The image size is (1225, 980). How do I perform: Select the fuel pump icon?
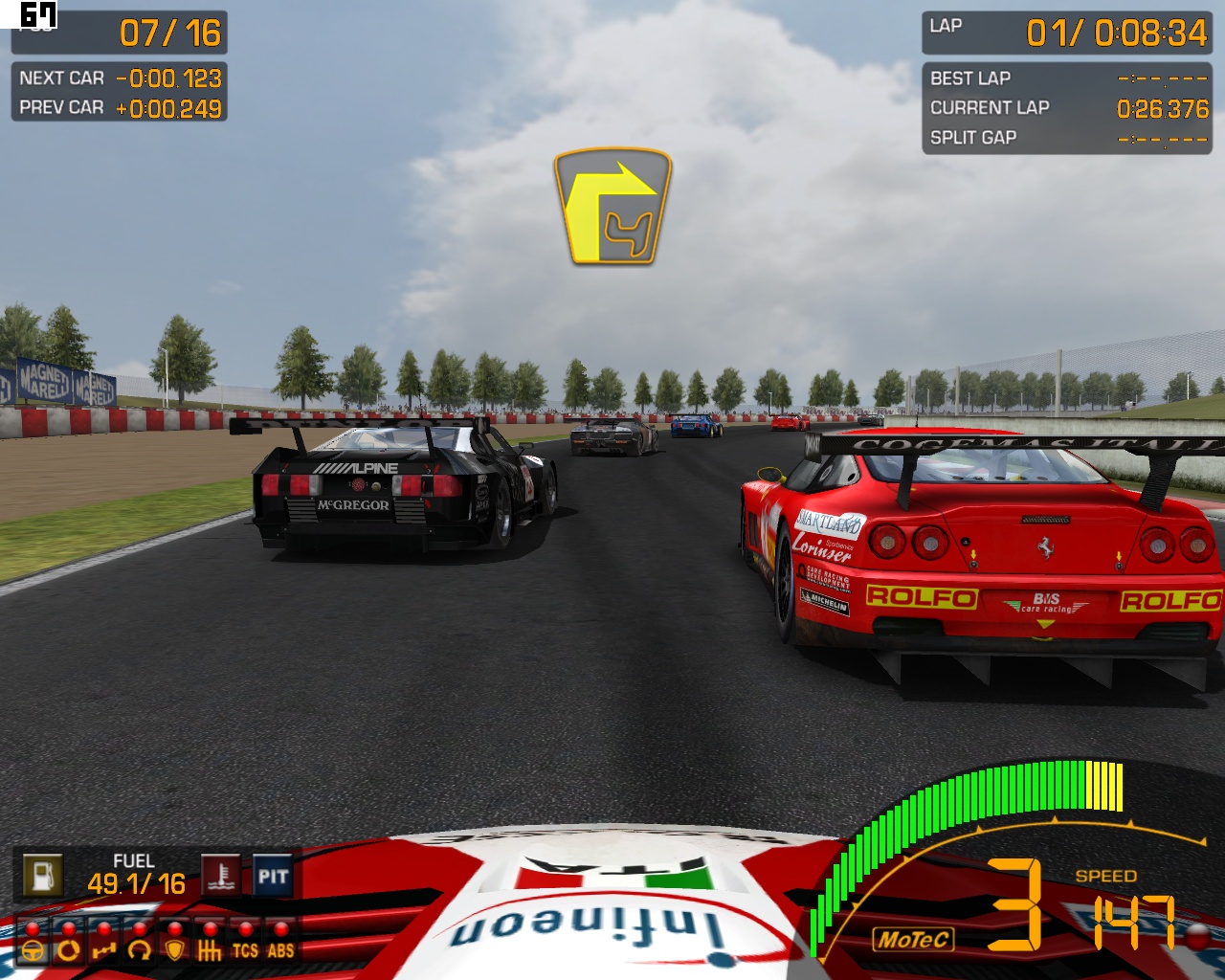pyautogui.click(x=42, y=875)
